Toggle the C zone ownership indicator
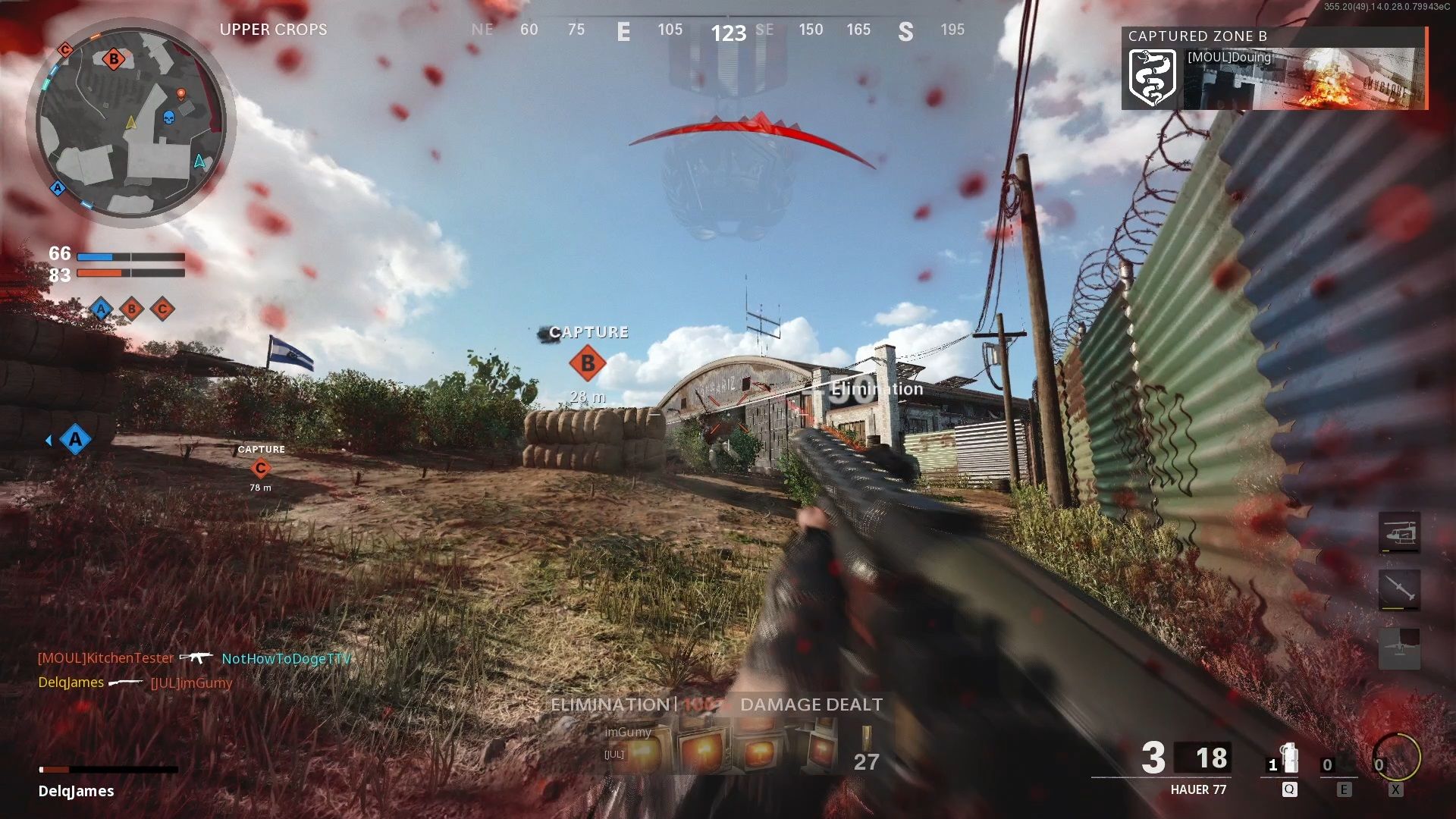1456x819 pixels. point(162,309)
